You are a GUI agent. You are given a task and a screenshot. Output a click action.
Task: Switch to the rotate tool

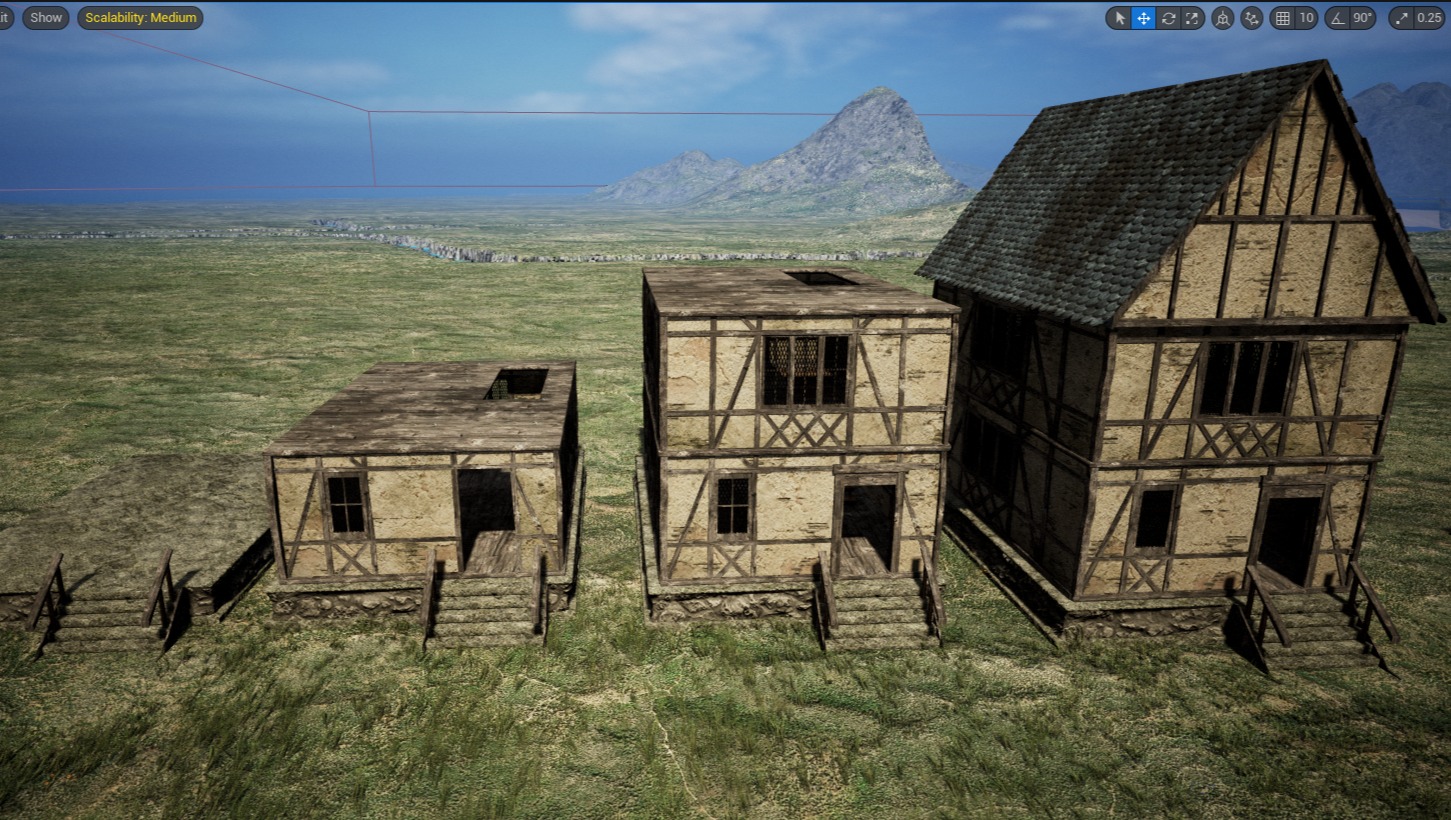click(x=1167, y=18)
